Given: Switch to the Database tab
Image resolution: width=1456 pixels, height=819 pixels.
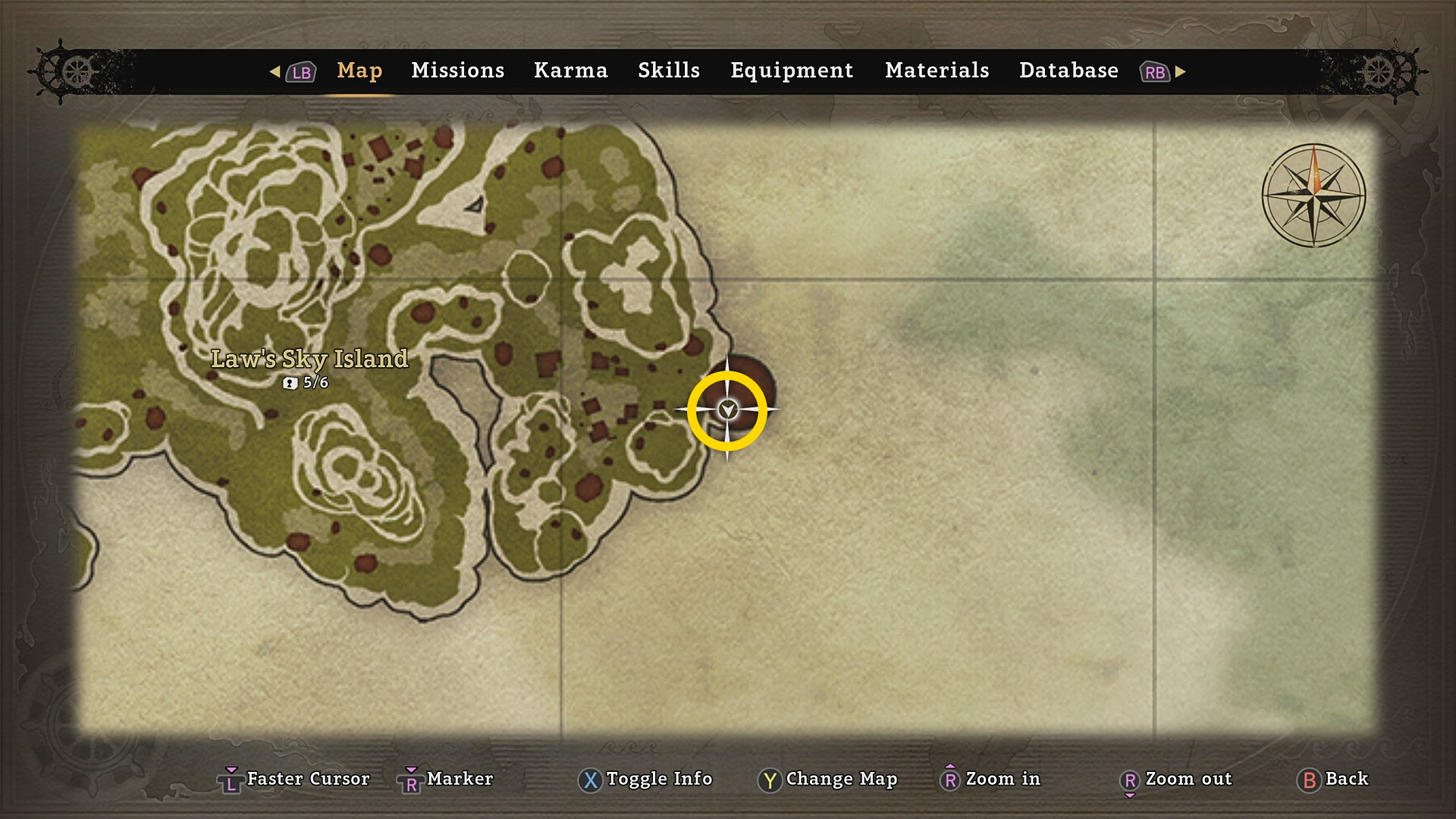Looking at the screenshot, I should [1068, 71].
